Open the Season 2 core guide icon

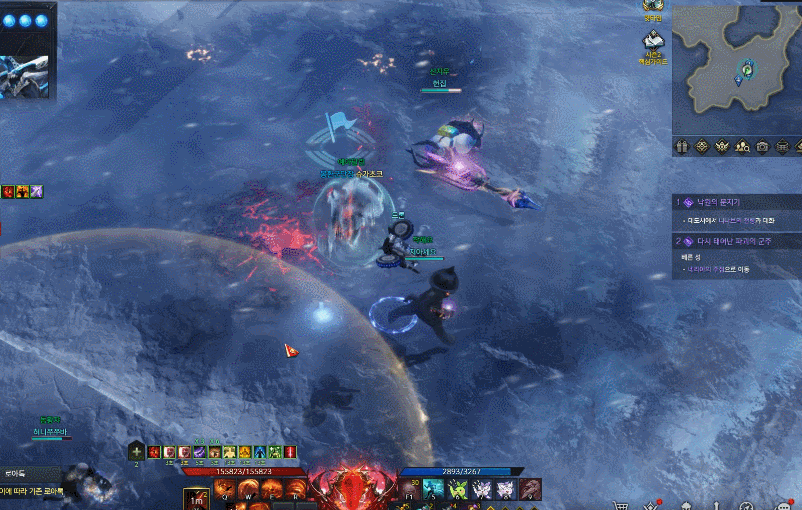point(653,41)
